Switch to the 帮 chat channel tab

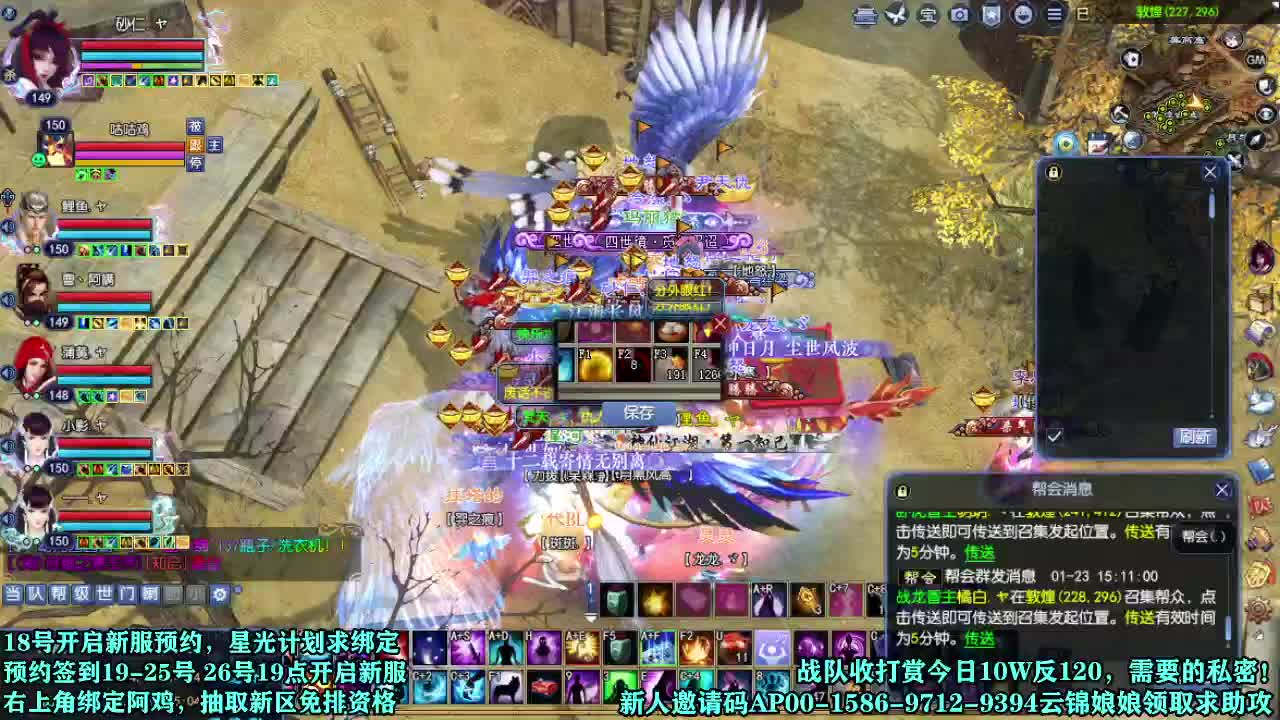click(57, 592)
